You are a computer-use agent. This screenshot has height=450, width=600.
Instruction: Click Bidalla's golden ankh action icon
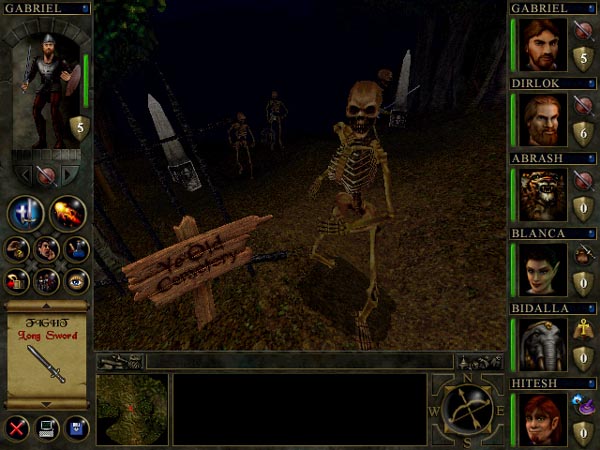583,328
